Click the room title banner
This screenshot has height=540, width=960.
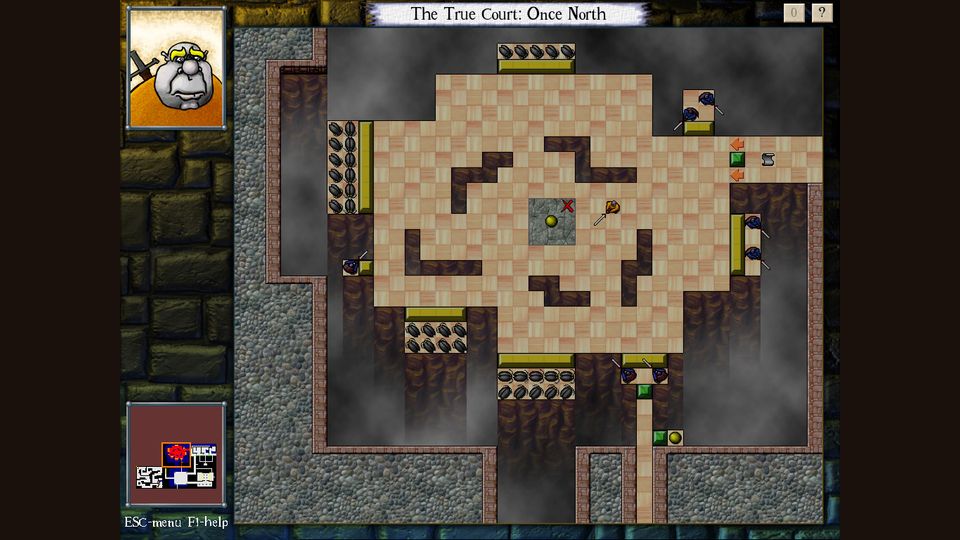tap(509, 14)
